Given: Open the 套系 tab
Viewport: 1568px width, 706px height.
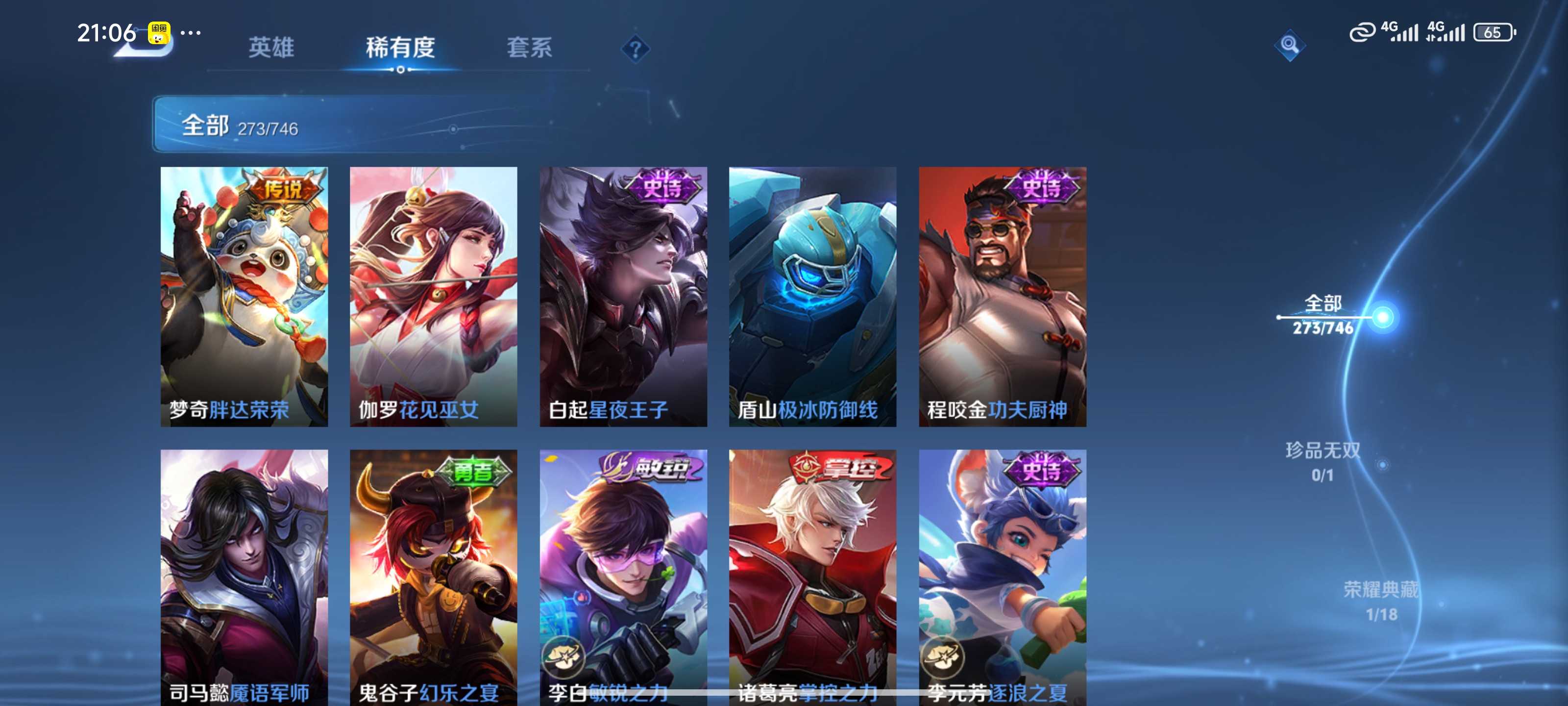Looking at the screenshot, I should click(529, 48).
